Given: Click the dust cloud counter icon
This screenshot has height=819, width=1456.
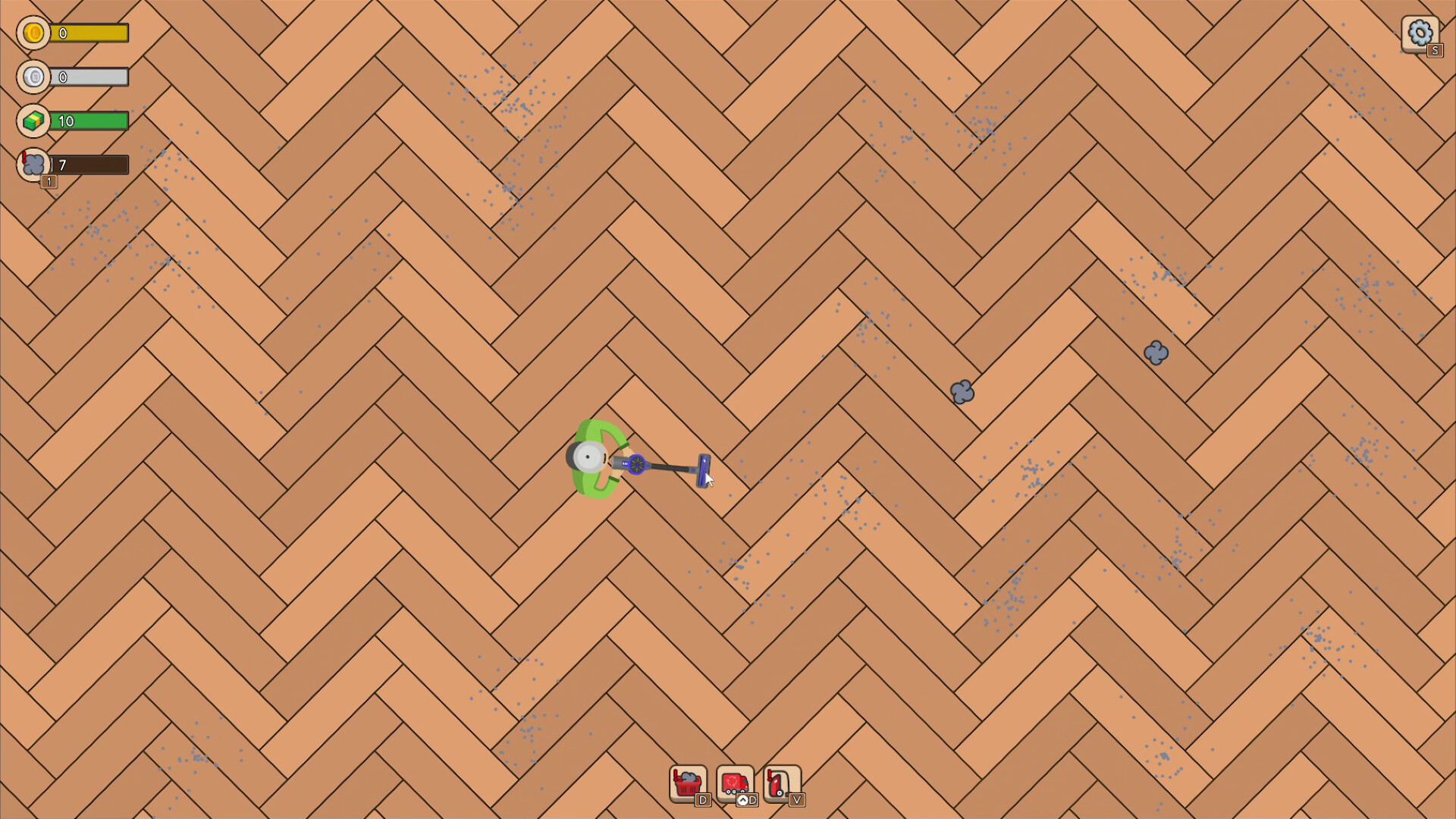Looking at the screenshot, I should click(x=33, y=165).
